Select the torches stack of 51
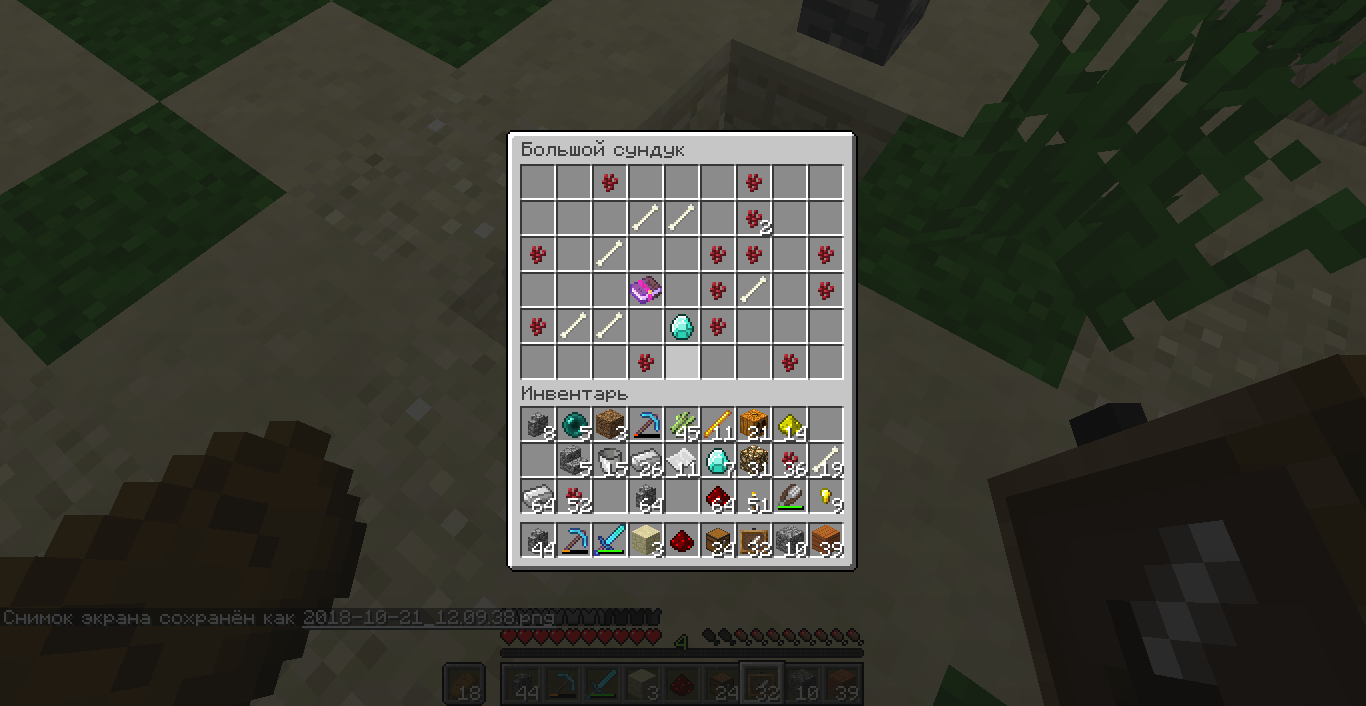Image resolution: width=1366 pixels, height=706 pixels. (x=754, y=498)
